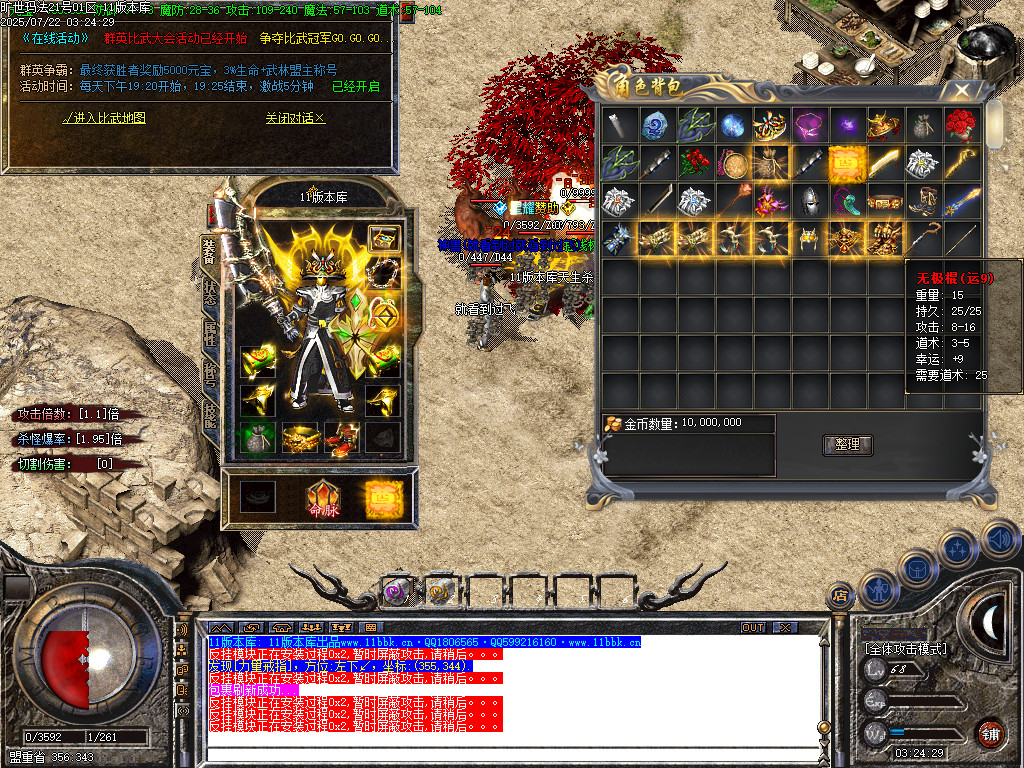1024x768 pixels.
Task: Toggle the sound speaker round button
Action: 998,538
